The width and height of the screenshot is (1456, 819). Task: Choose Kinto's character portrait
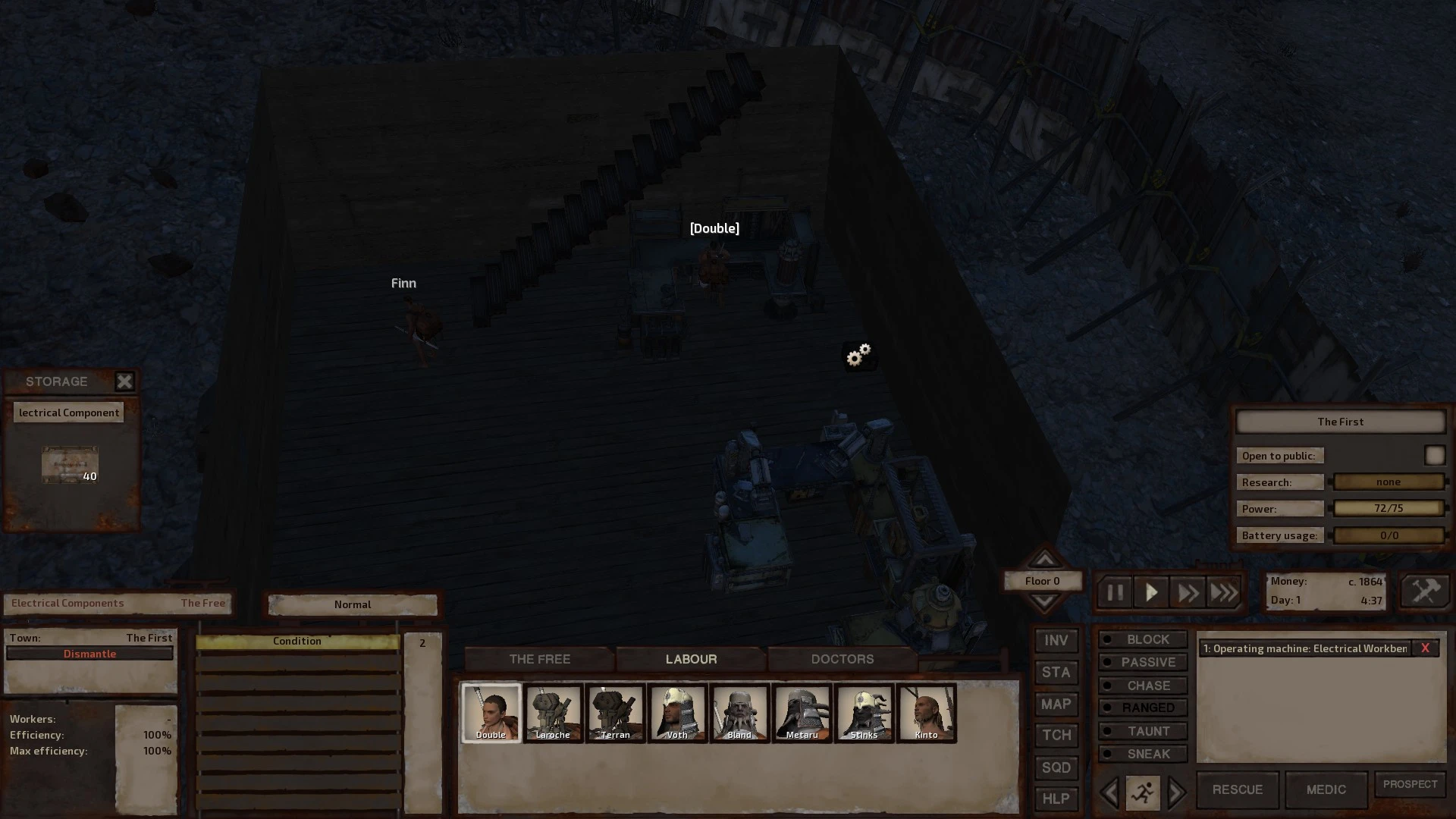pyautogui.click(x=926, y=712)
